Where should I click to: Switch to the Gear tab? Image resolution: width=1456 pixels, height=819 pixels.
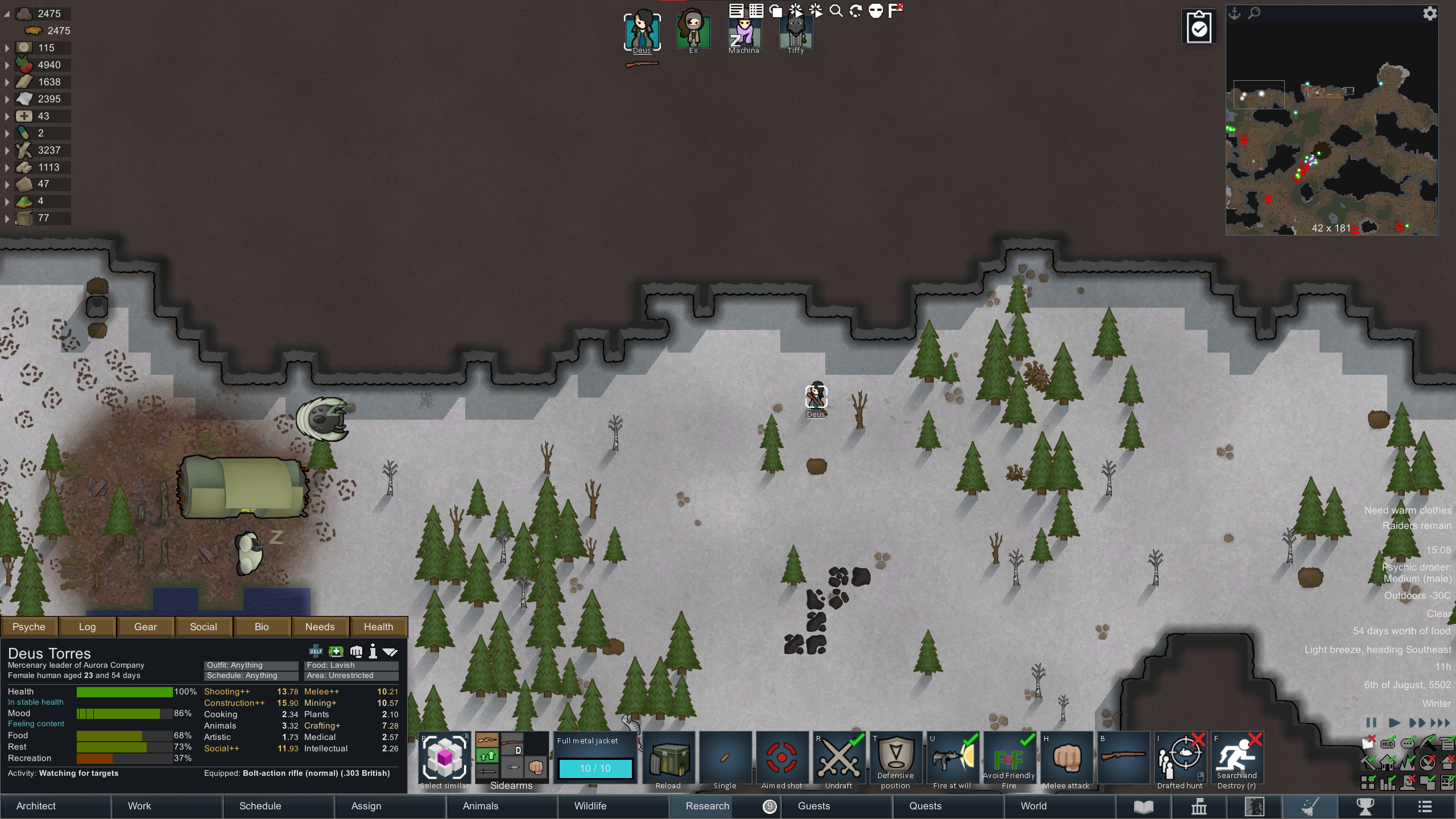tap(145, 627)
